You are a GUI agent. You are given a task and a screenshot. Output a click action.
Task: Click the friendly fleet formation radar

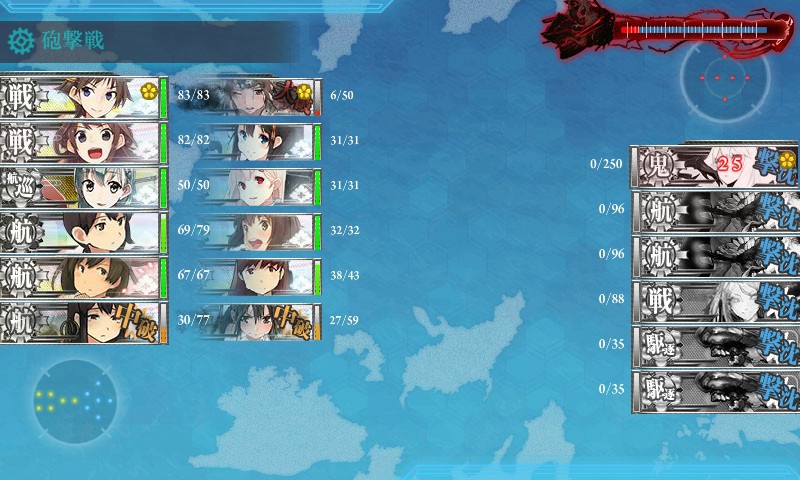(x=76, y=400)
